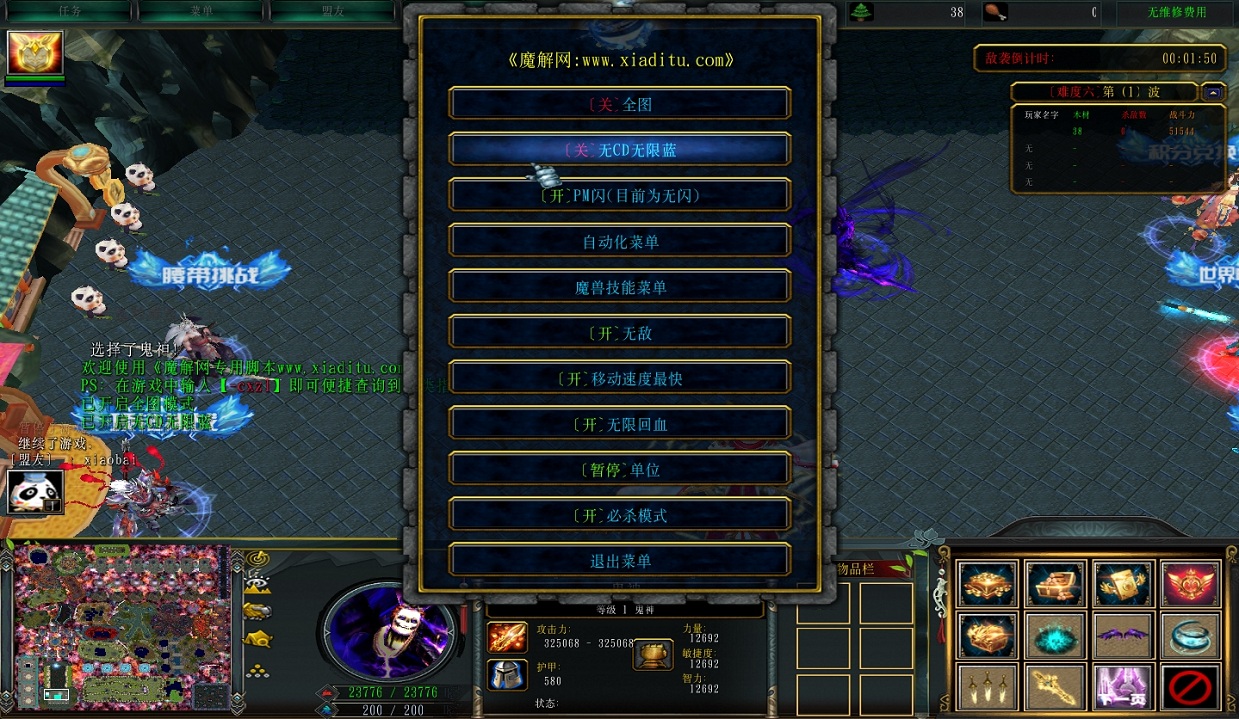The image size is (1239, 719).
Task: Collapse the multiboard using its arrow button
Action: pyautogui.click(x=1213, y=92)
